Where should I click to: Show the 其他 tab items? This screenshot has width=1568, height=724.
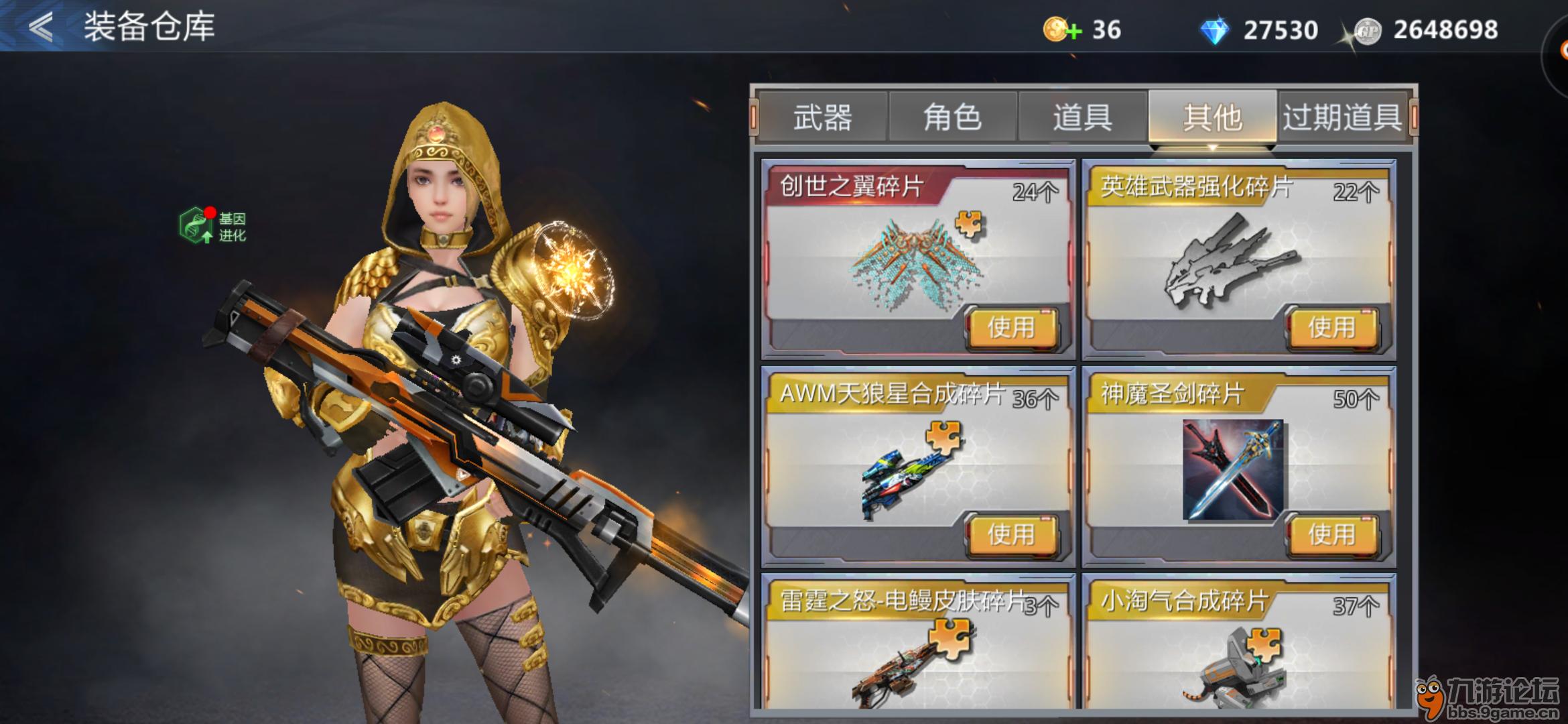(1212, 118)
